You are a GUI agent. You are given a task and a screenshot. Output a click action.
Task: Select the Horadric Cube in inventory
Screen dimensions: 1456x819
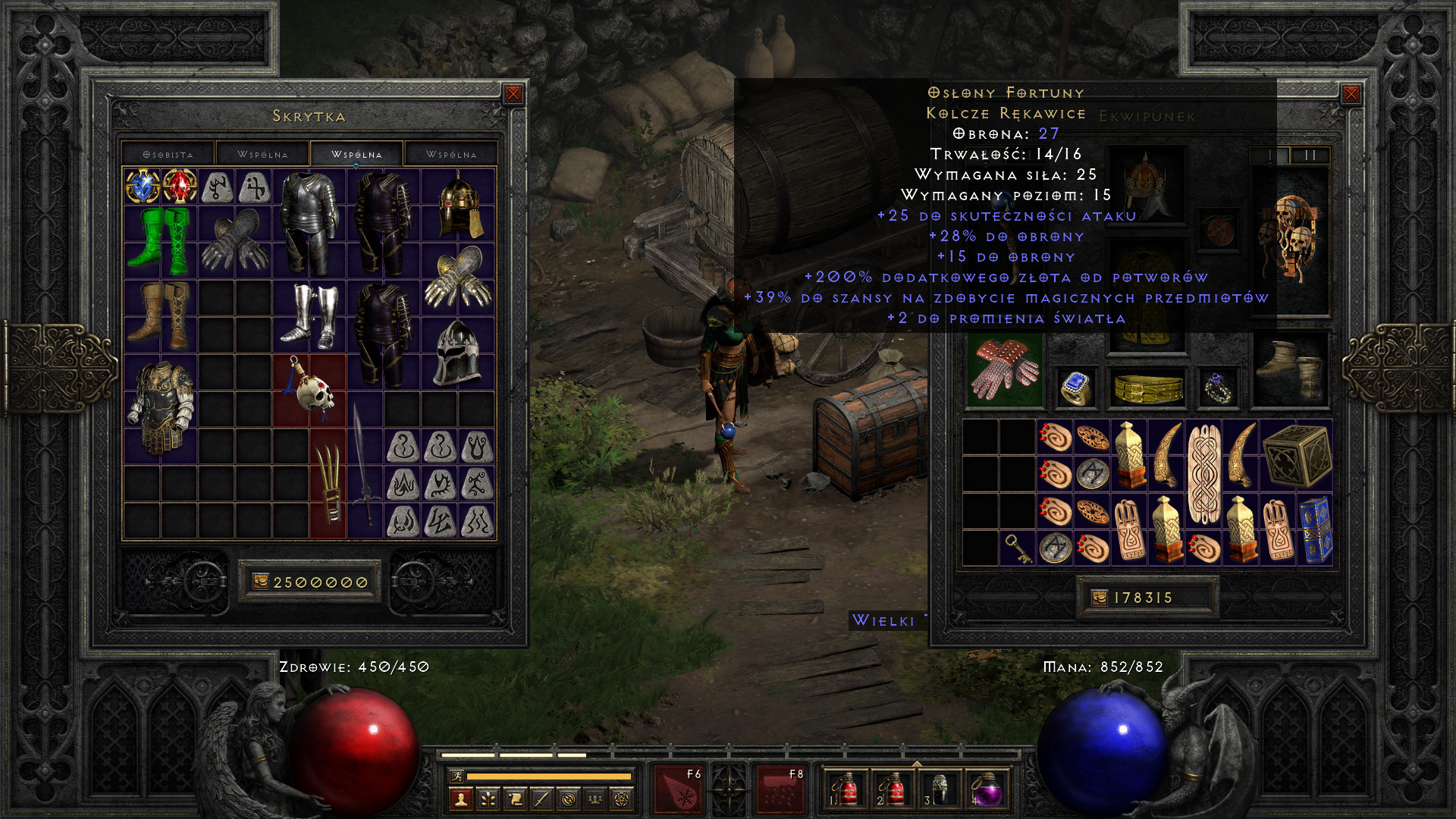(1297, 457)
